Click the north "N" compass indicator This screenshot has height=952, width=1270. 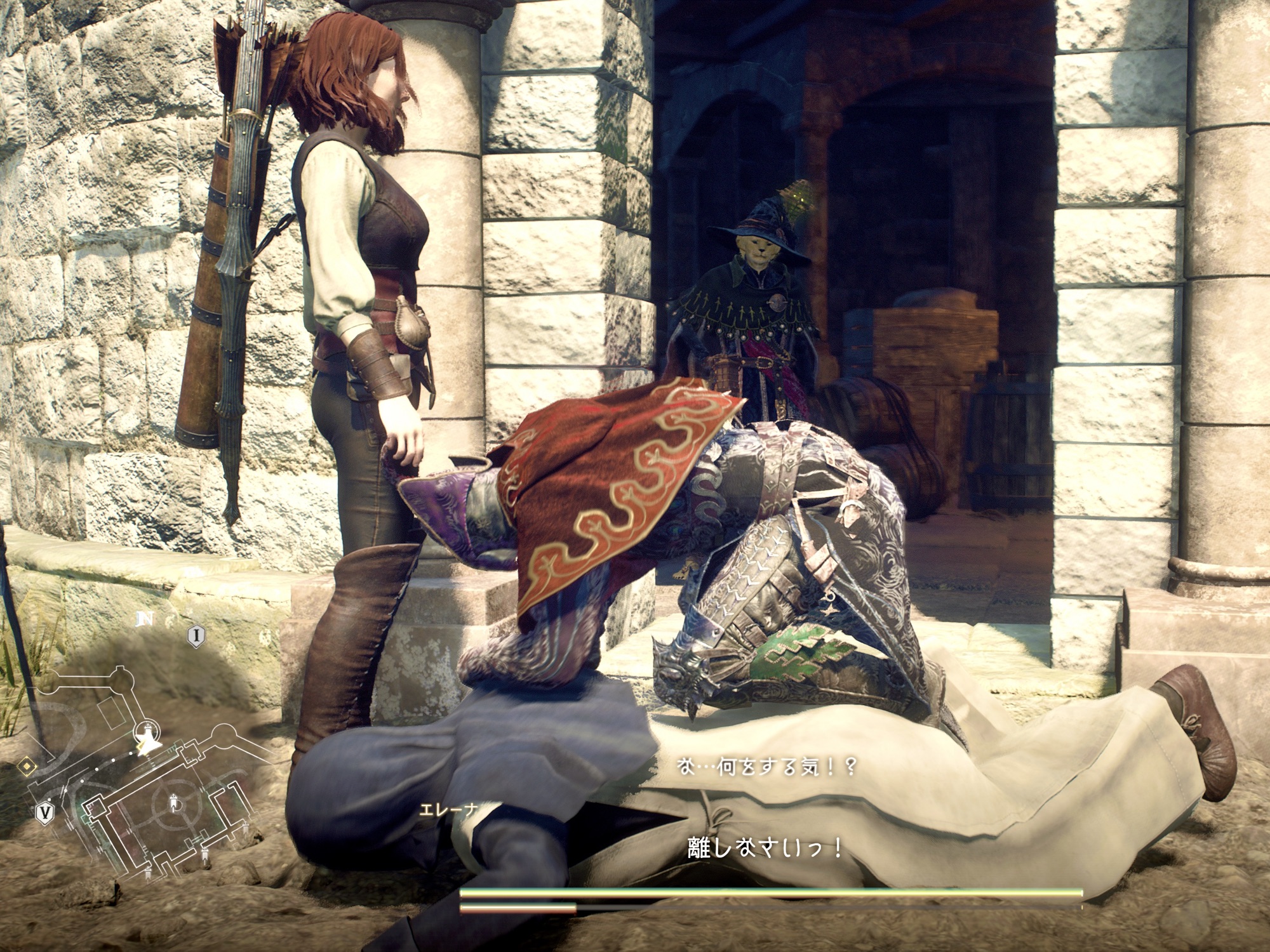click(x=145, y=619)
